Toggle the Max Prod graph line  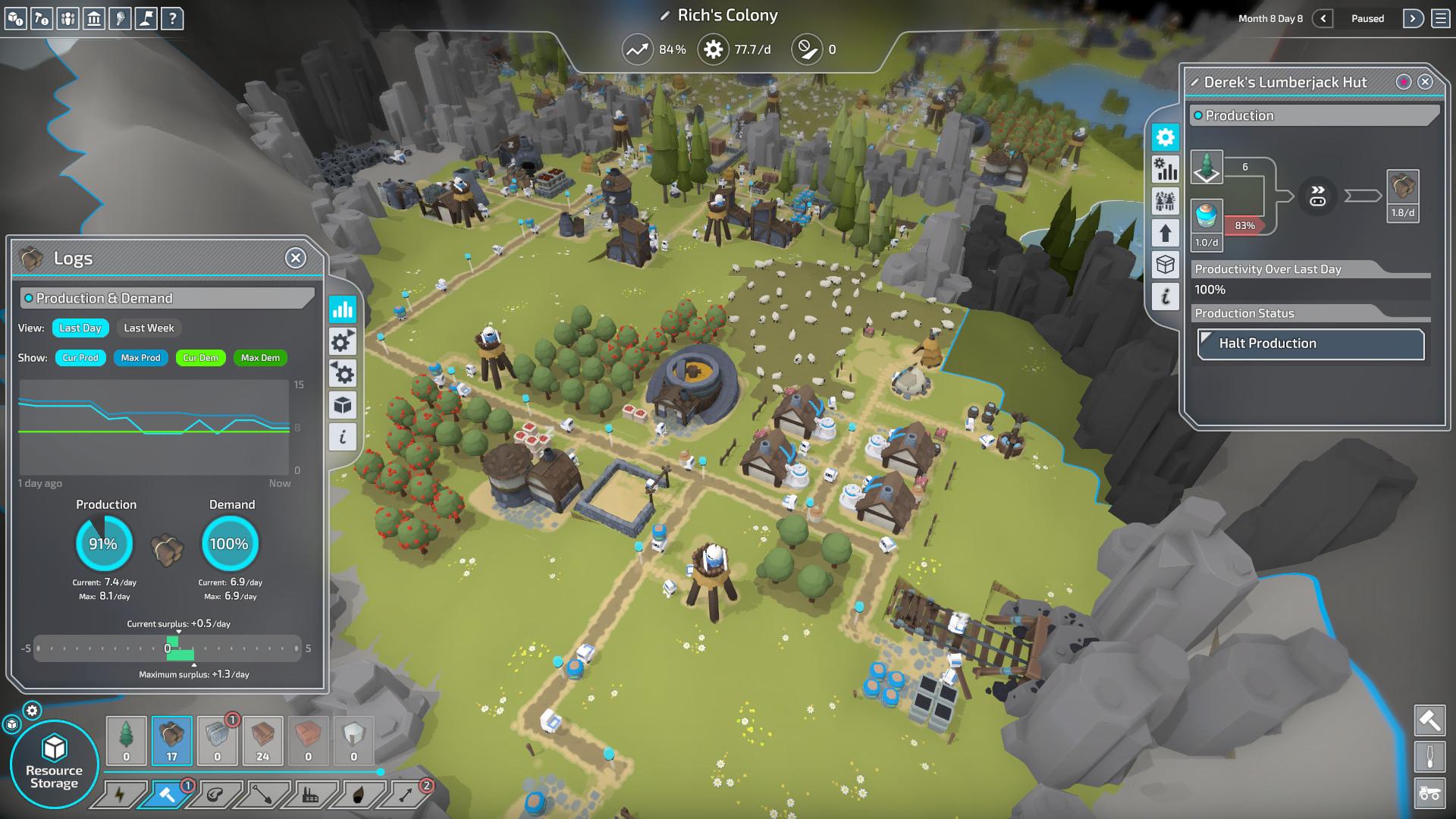point(140,358)
